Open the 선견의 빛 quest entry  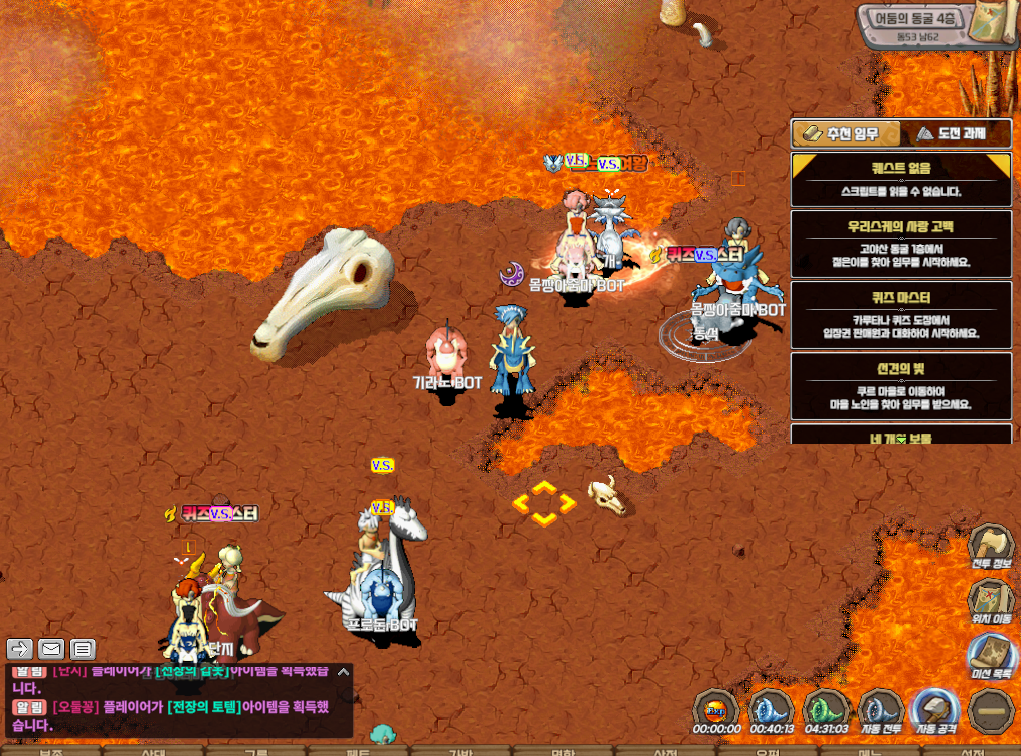(x=900, y=386)
